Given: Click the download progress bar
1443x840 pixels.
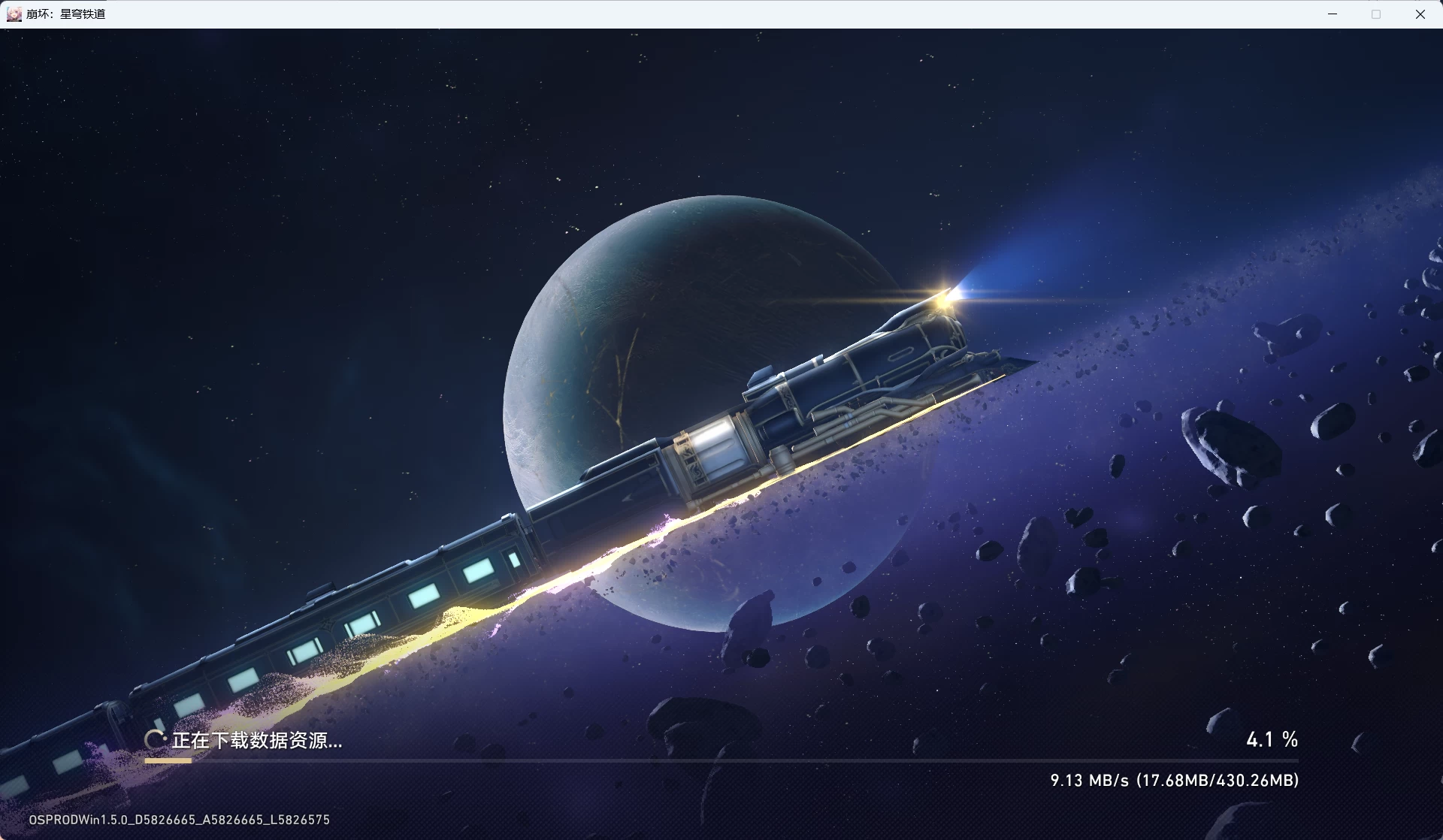Looking at the screenshot, I should coord(721,762).
